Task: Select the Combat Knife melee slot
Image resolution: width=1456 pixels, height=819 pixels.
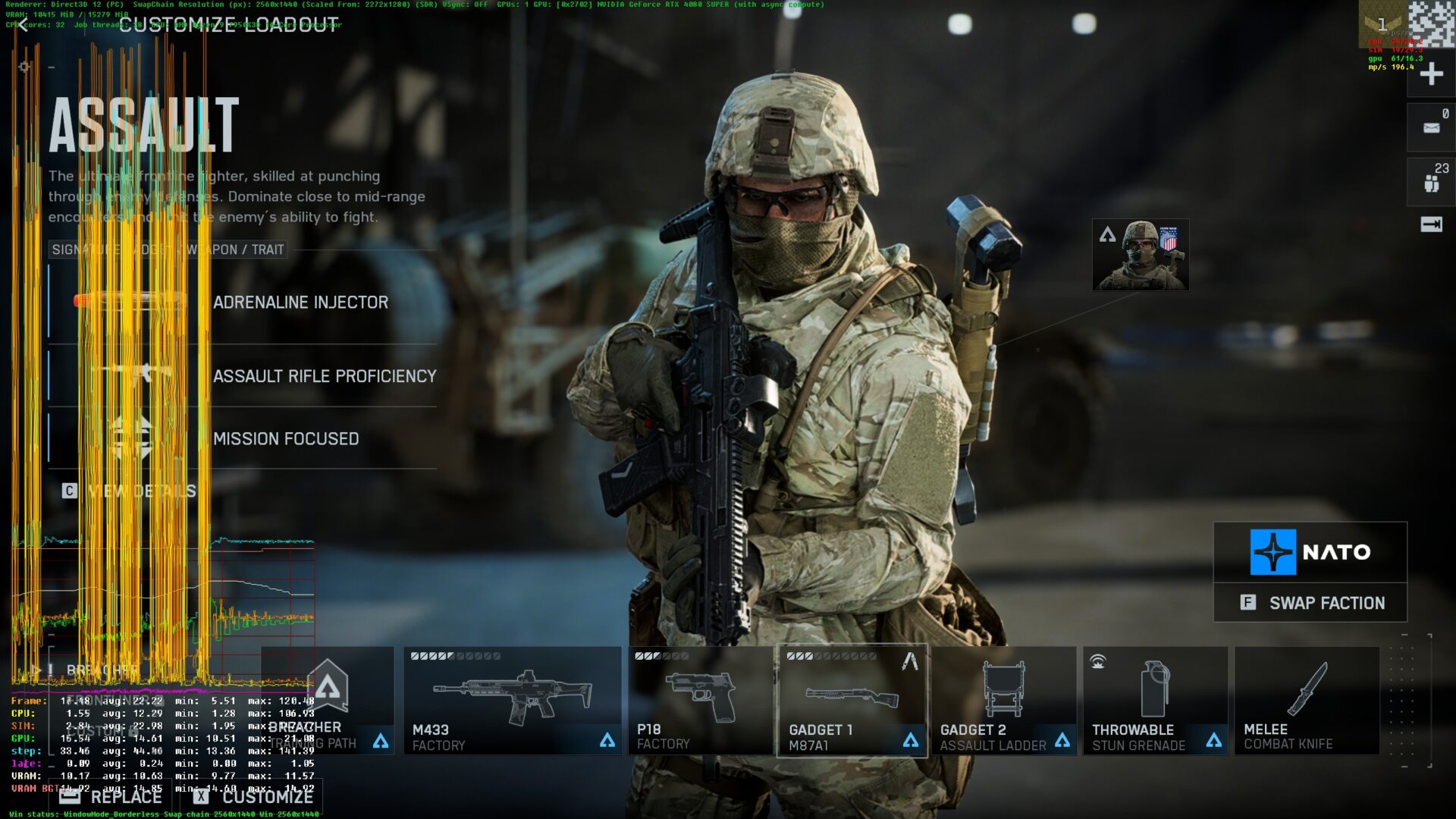Action: 1307,700
